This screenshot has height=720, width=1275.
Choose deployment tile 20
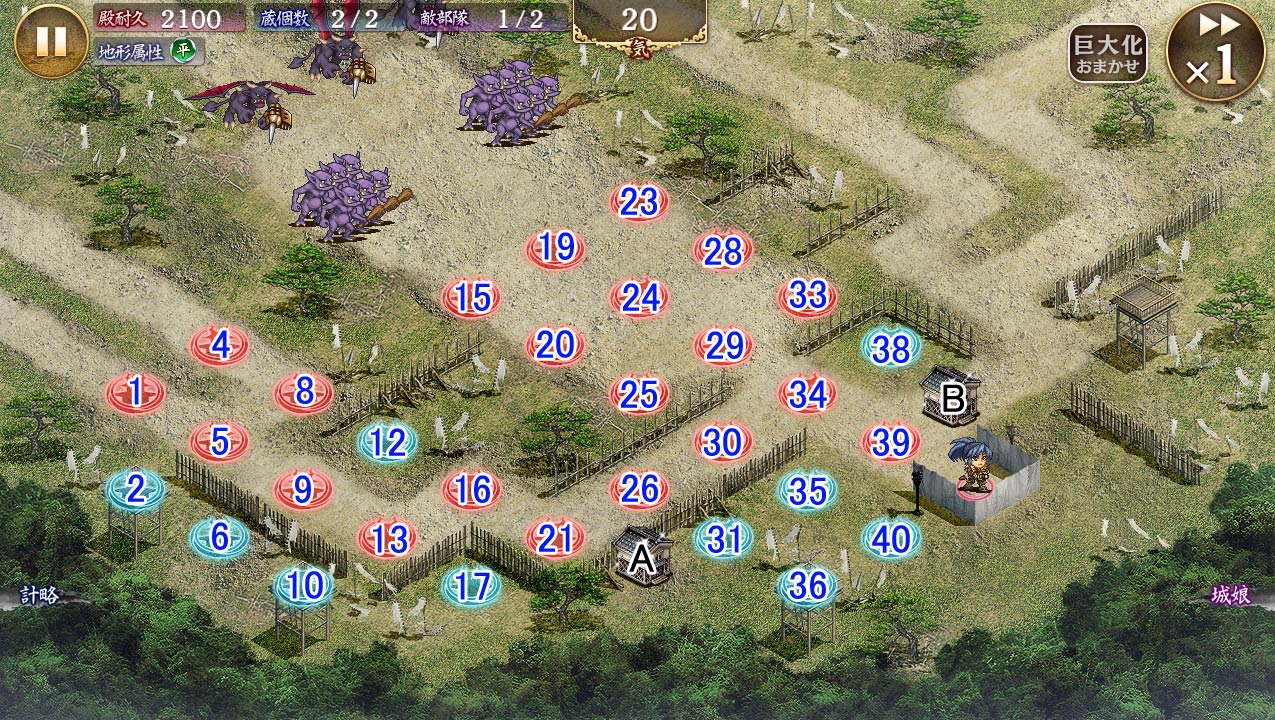click(555, 346)
